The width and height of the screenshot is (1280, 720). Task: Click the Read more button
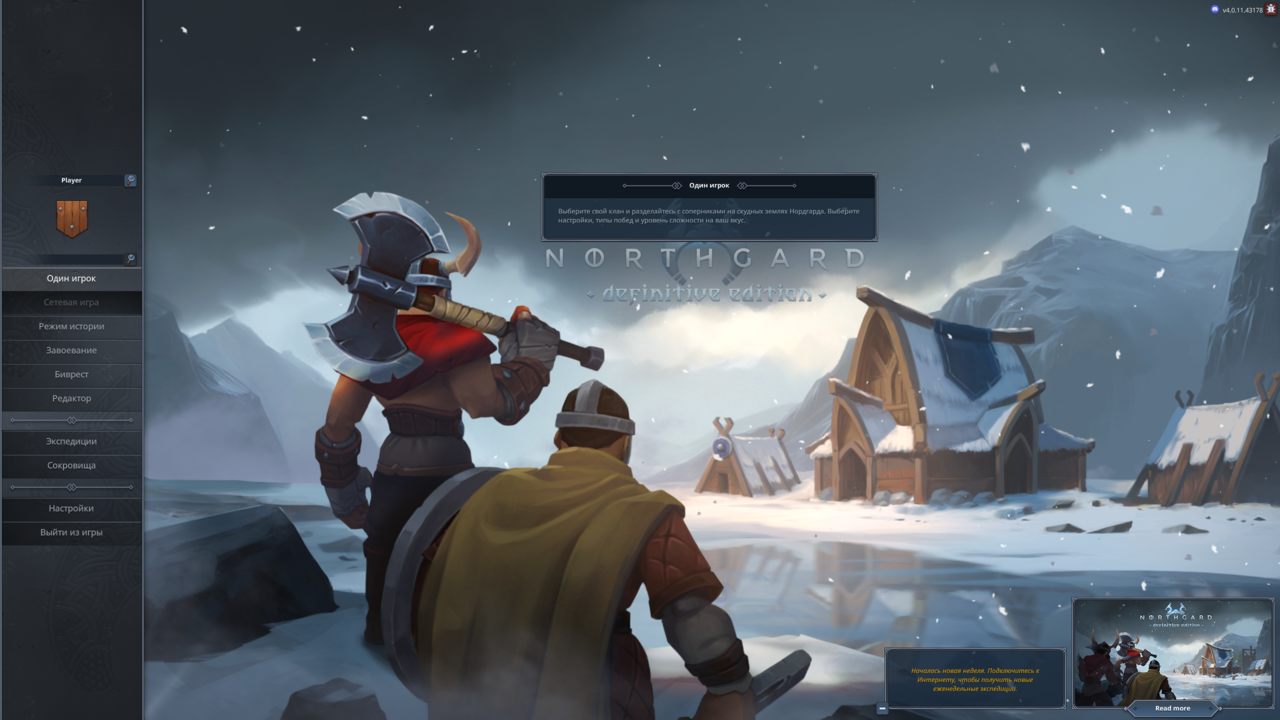pos(1172,708)
